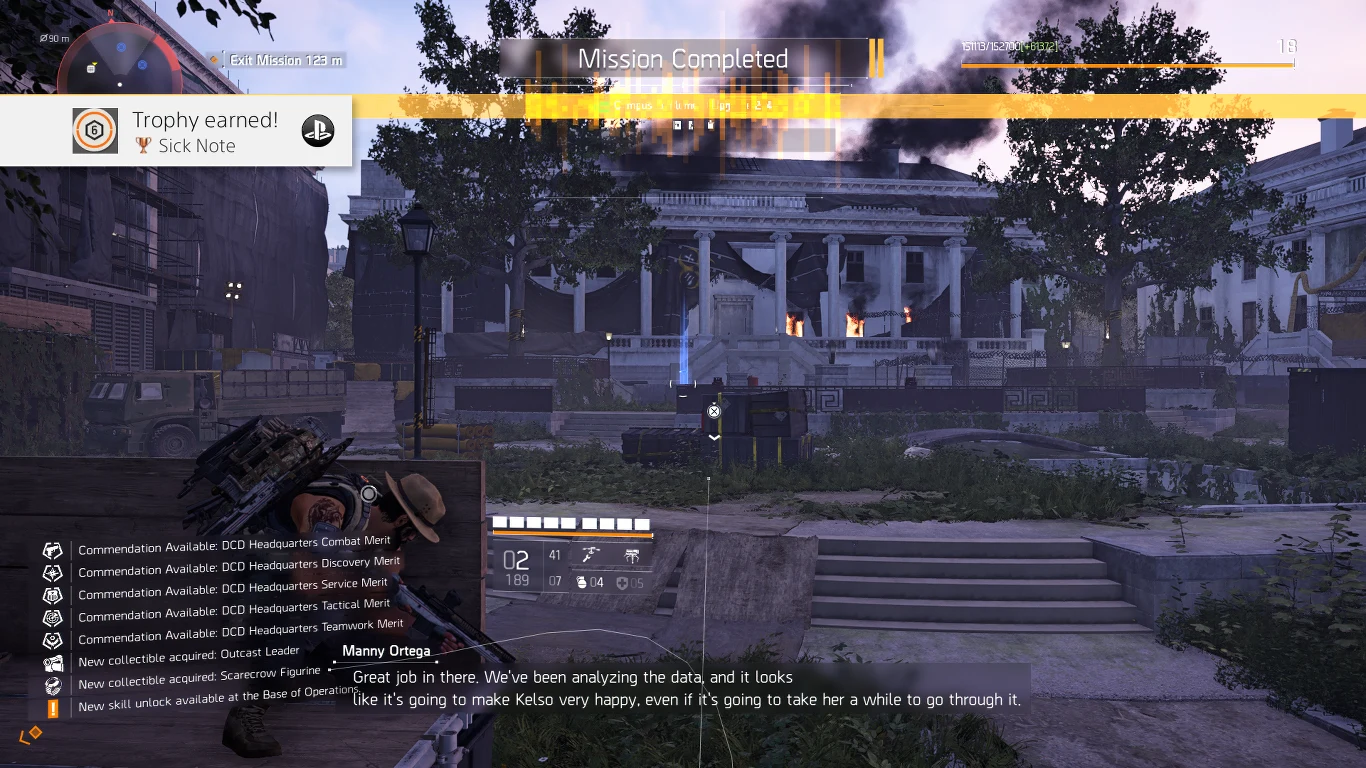
Task: Toggle the Scarecrow Figurine collectible entry
Action: (52, 684)
